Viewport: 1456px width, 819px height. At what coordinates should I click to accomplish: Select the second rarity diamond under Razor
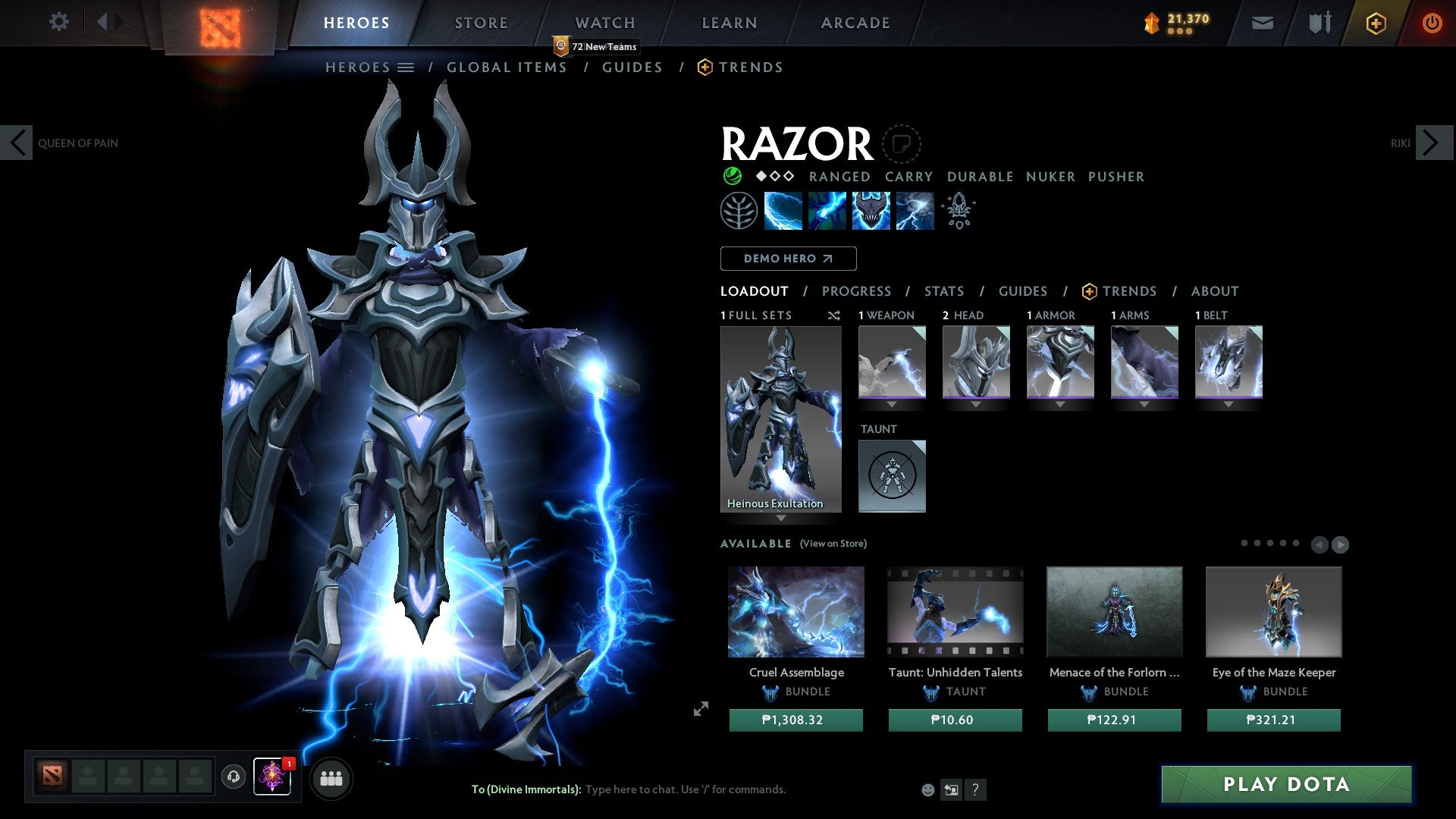point(775,177)
